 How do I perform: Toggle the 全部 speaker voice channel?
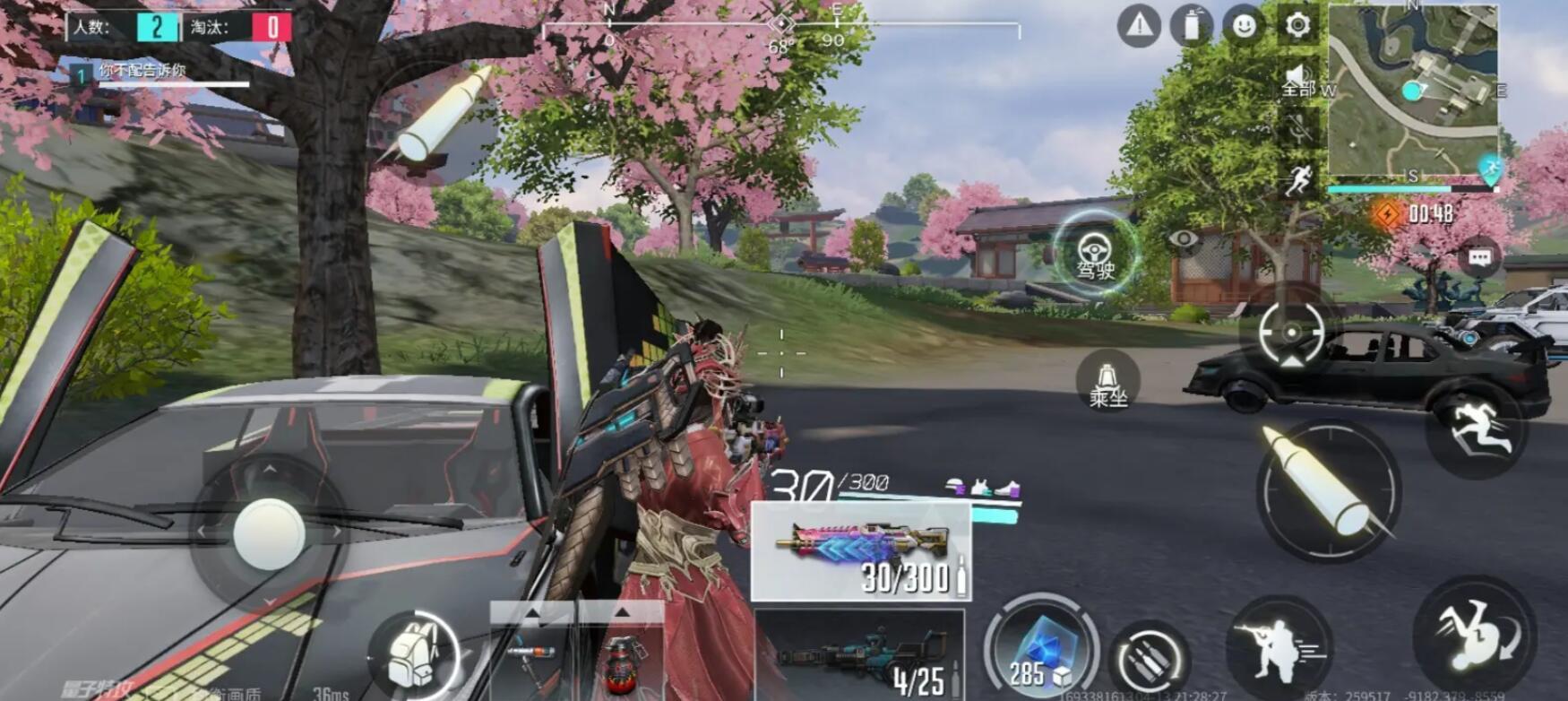[1298, 81]
